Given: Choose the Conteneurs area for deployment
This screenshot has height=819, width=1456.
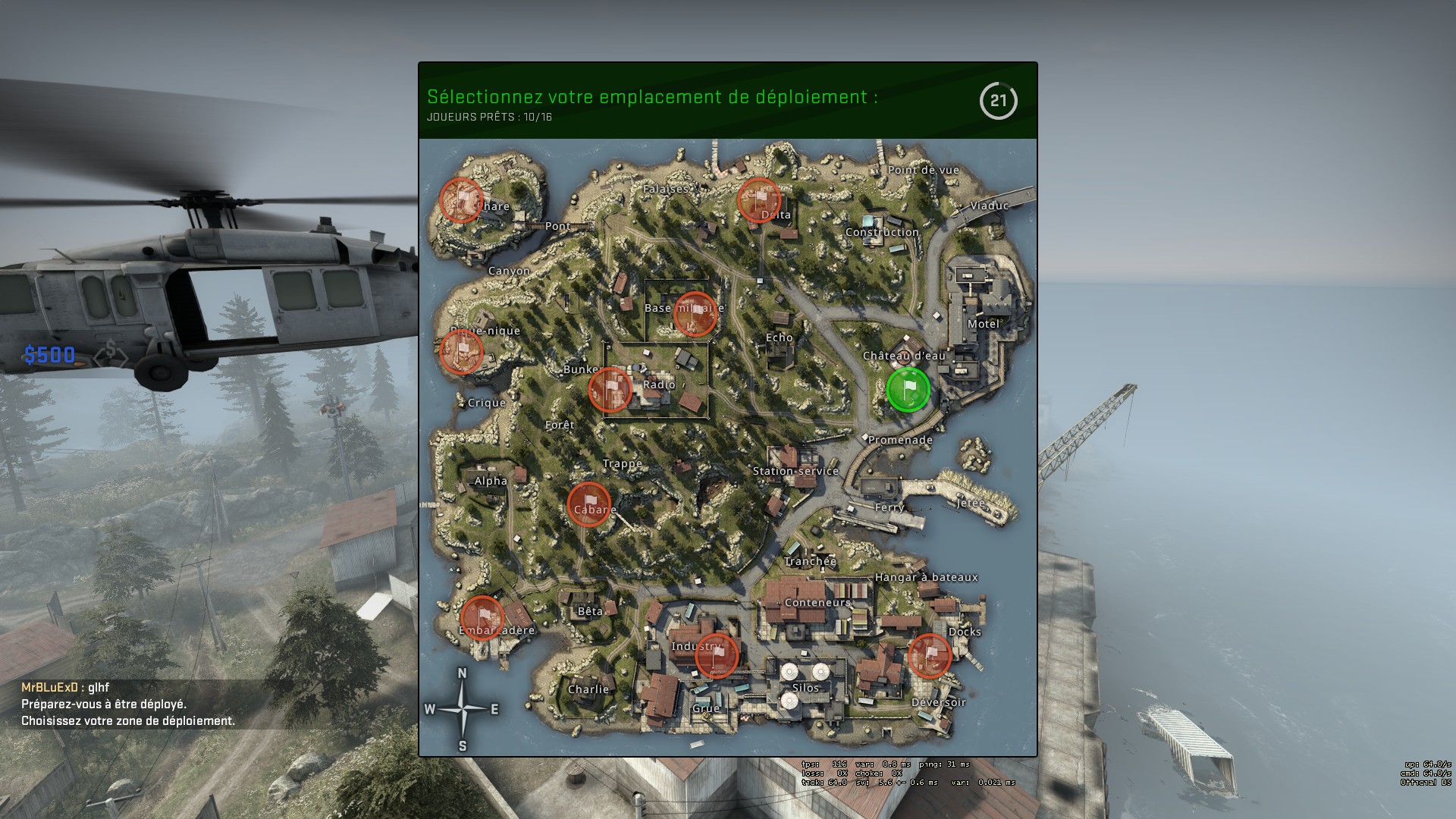Looking at the screenshot, I should [x=817, y=603].
